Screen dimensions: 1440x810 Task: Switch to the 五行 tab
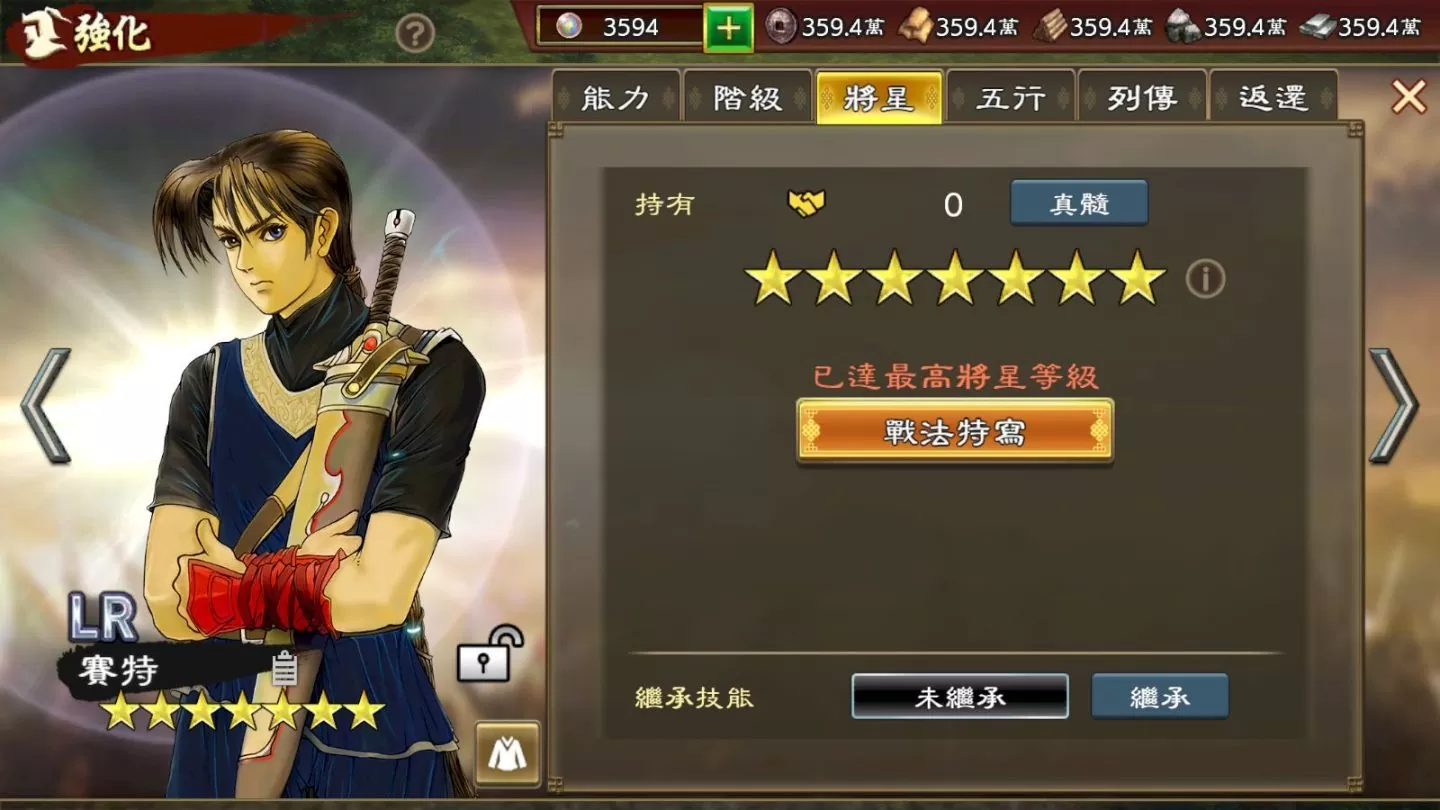point(1010,97)
